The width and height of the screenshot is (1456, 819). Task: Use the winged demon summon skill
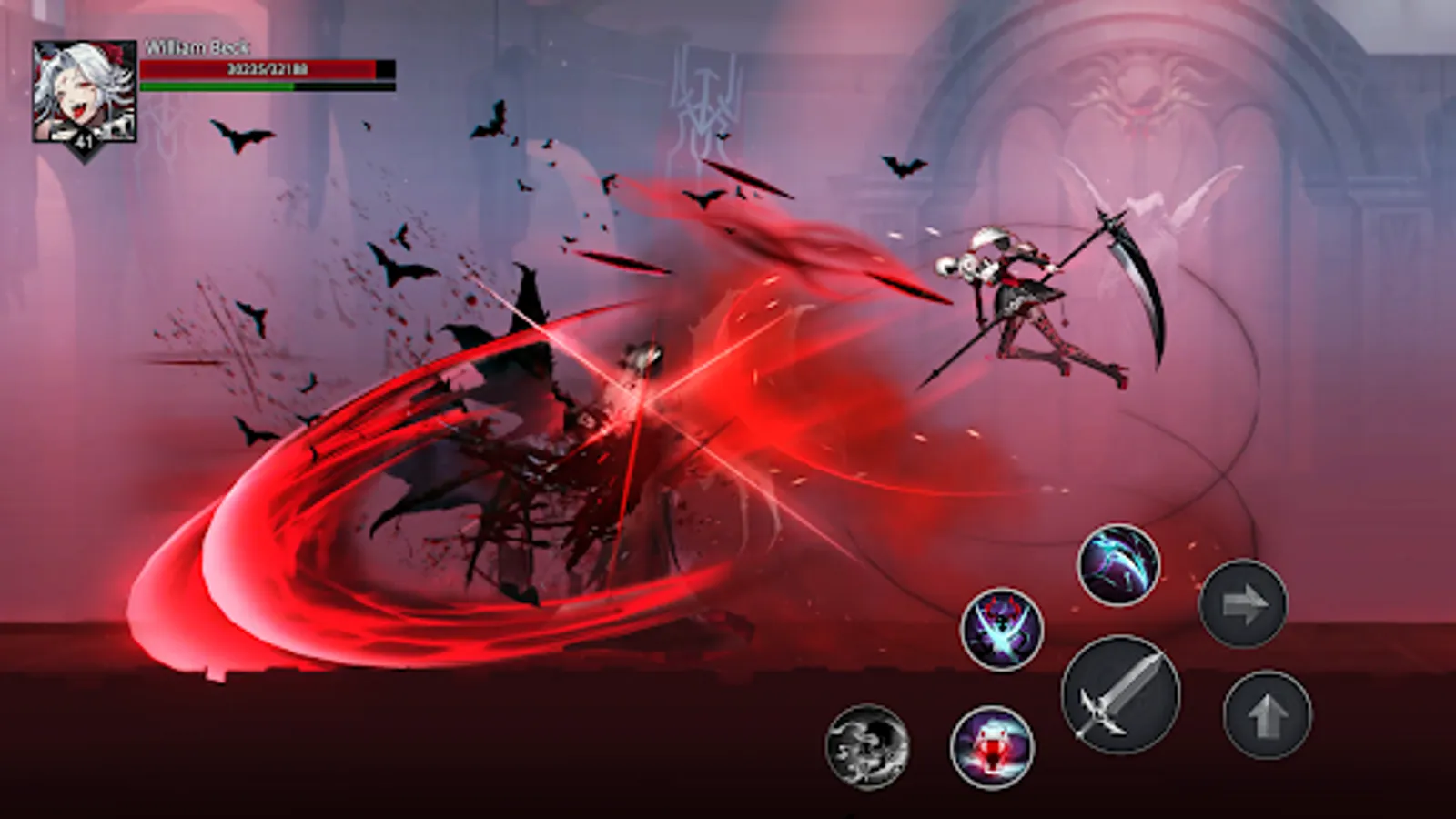click(1000, 628)
